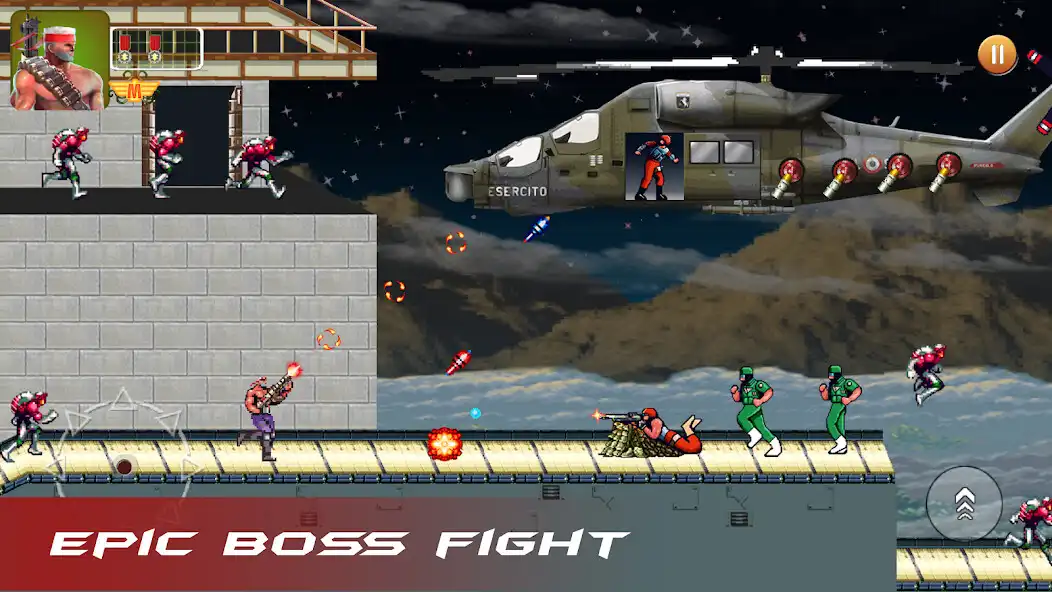Tap the jump button with double arrows

[x=963, y=503]
